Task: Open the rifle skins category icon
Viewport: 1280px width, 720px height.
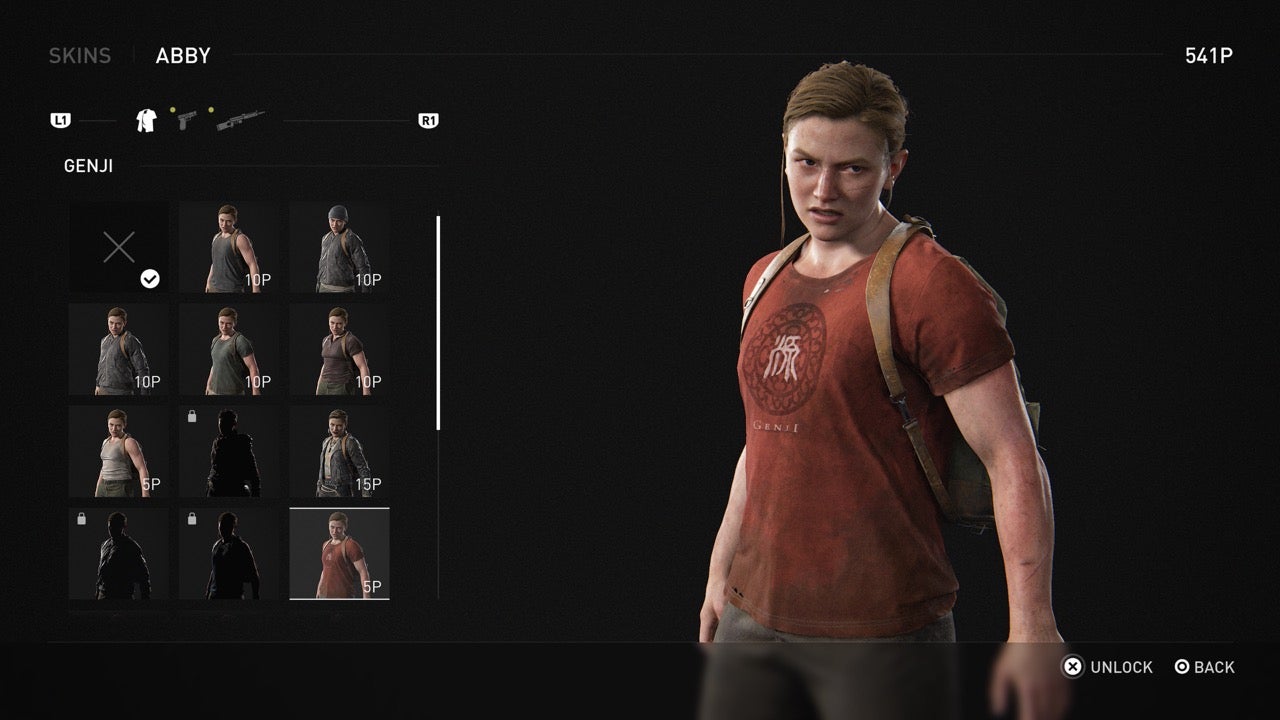Action: pos(237,118)
